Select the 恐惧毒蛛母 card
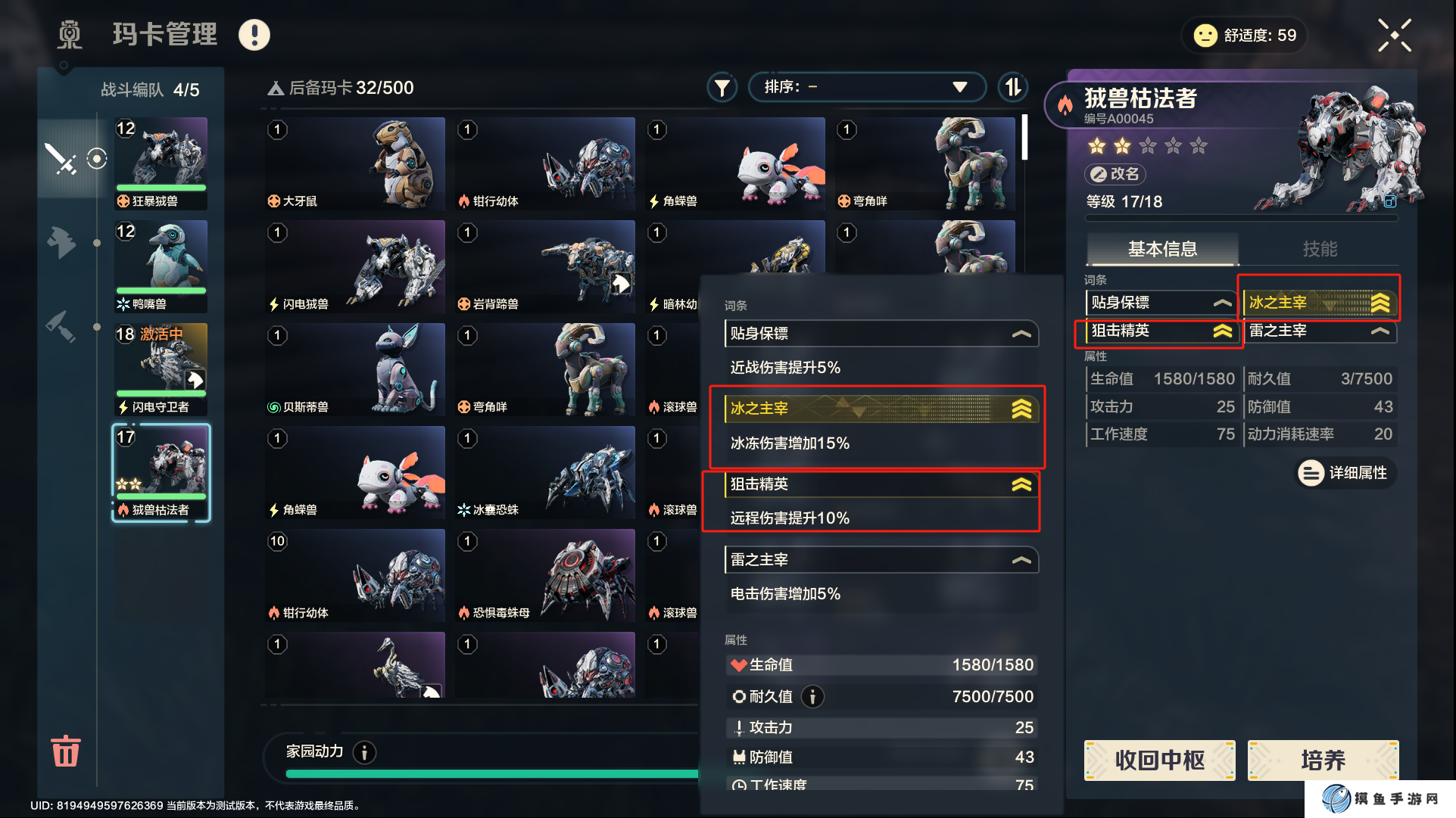Image resolution: width=1456 pixels, height=818 pixels. [x=545, y=575]
